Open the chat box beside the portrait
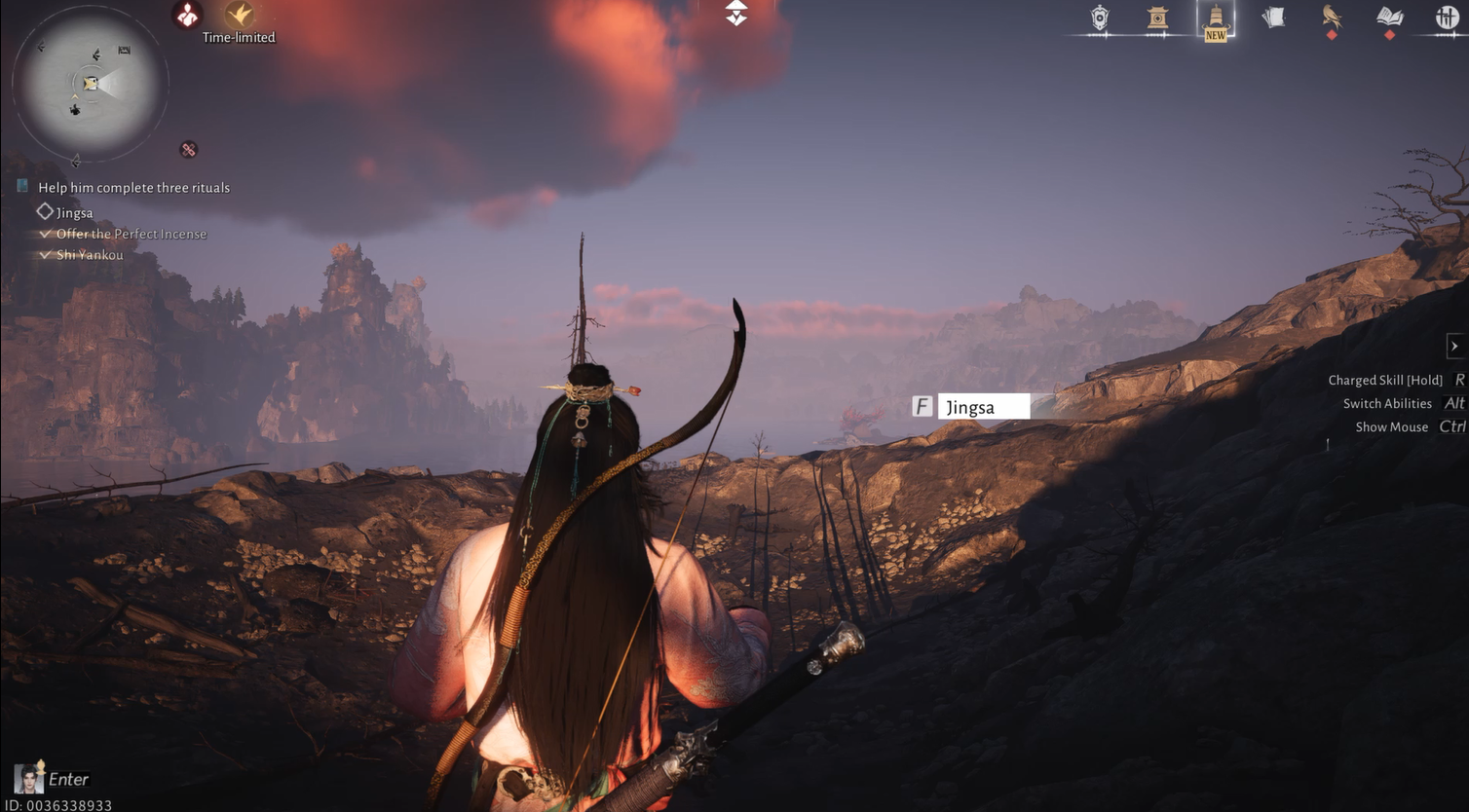 pyautogui.click(x=68, y=779)
